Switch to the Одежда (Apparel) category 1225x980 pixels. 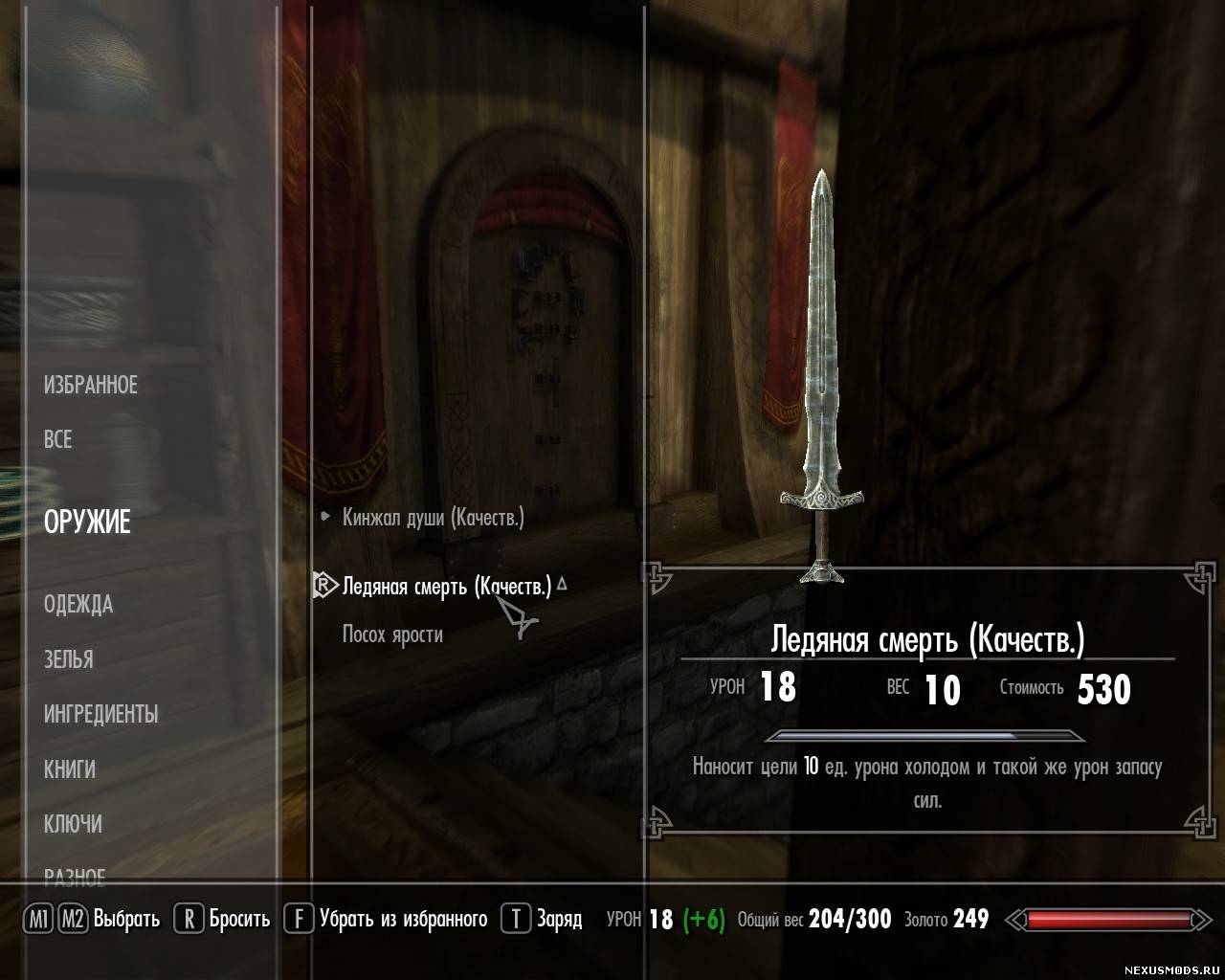click(x=78, y=605)
